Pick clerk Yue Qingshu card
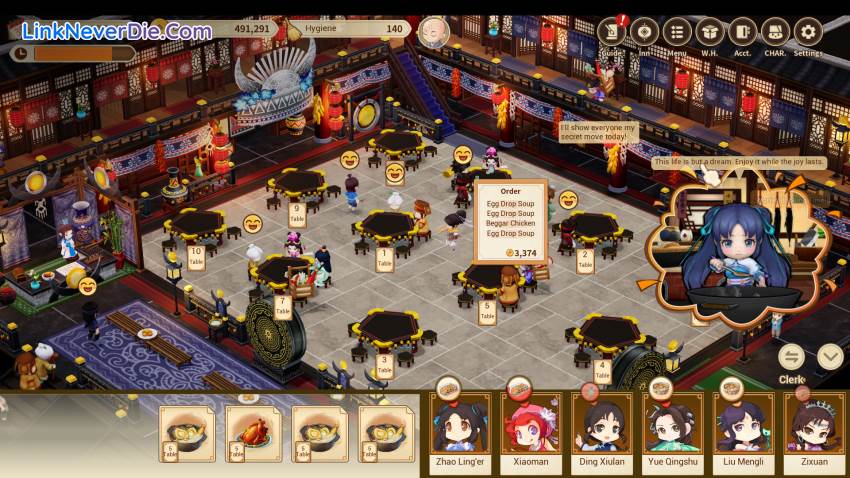 click(673, 426)
